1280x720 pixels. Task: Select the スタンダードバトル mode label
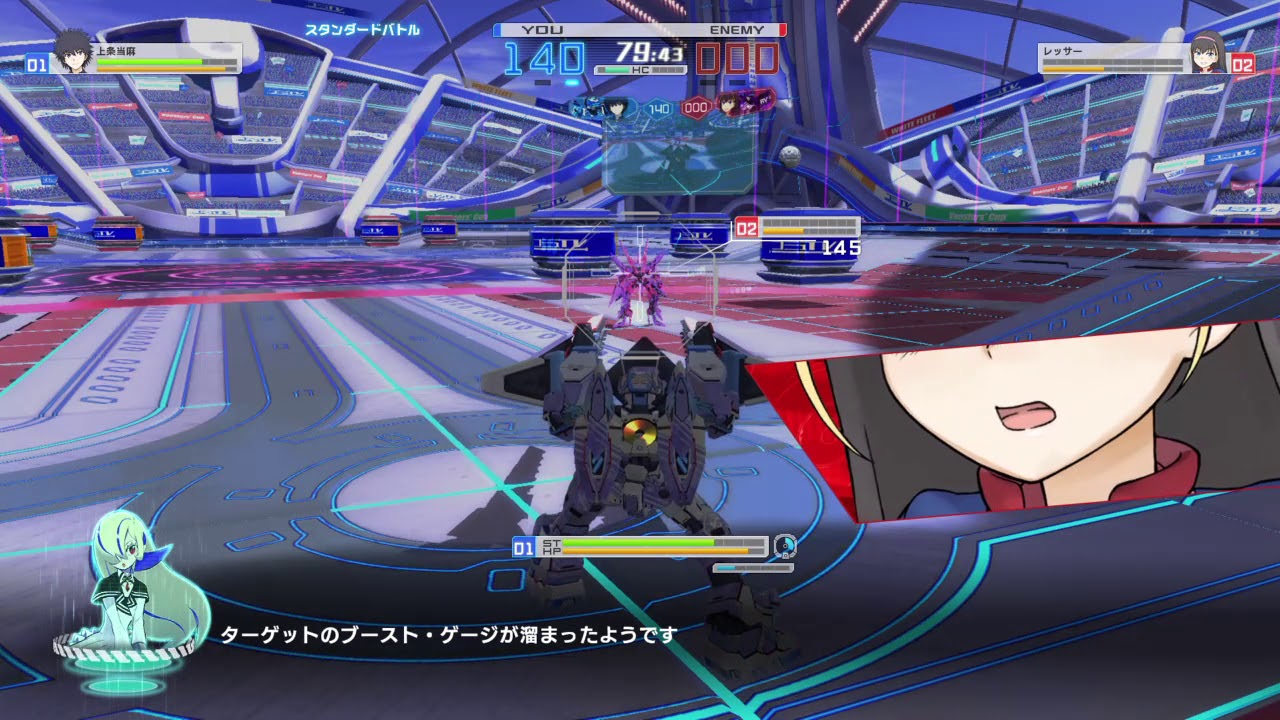(362, 30)
